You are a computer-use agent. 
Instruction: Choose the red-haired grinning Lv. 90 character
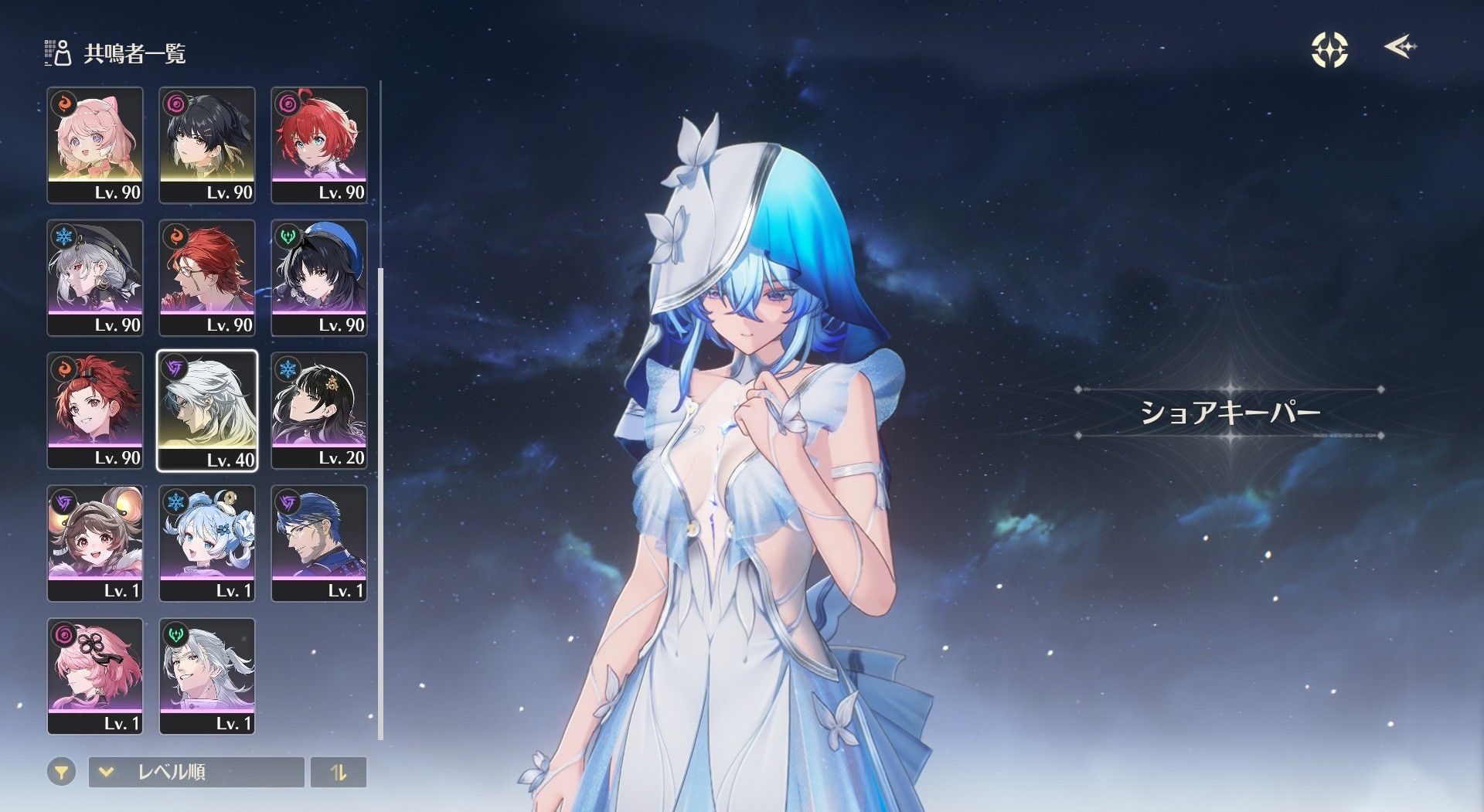tap(95, 410)
